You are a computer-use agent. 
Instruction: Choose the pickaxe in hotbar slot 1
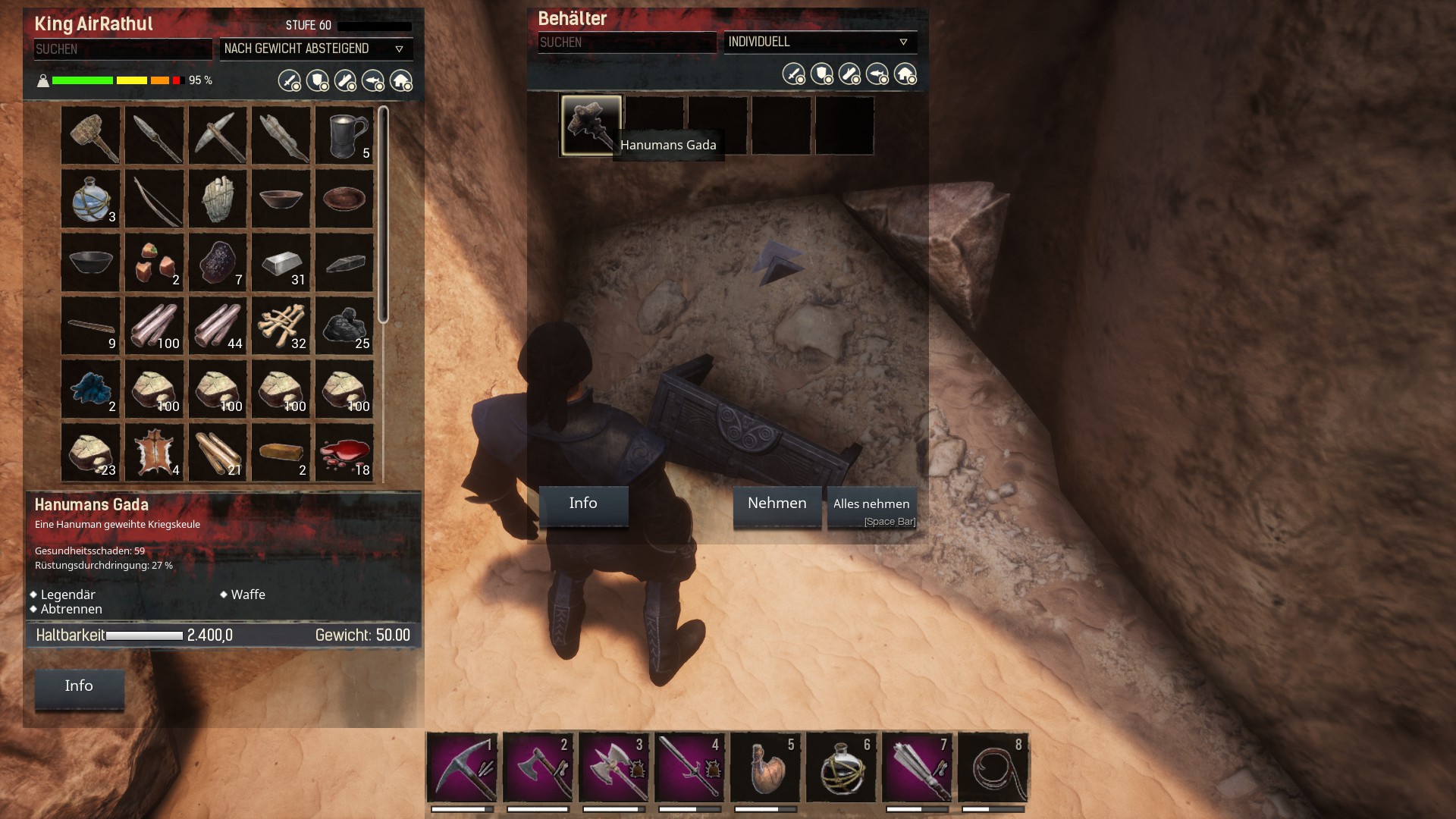[462, 767]
